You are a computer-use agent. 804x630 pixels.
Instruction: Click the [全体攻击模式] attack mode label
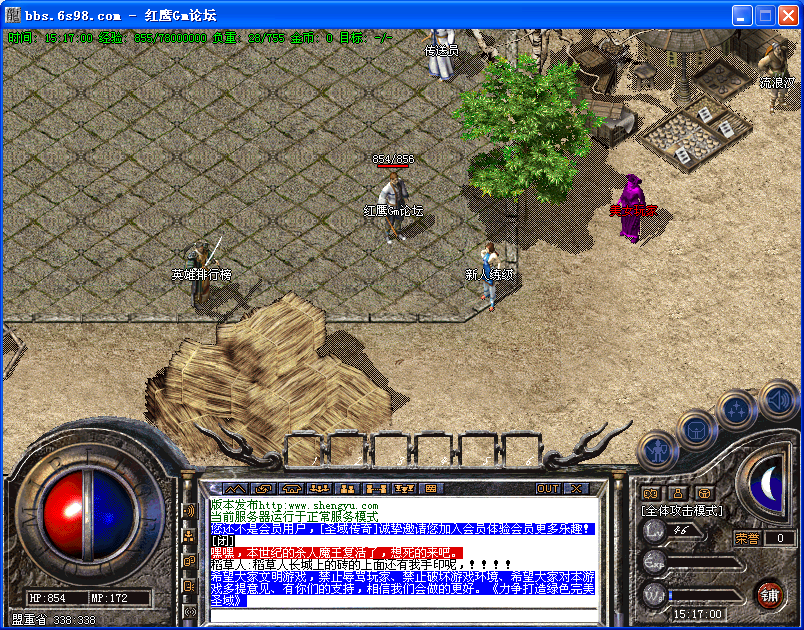click(x=682, y=510)
